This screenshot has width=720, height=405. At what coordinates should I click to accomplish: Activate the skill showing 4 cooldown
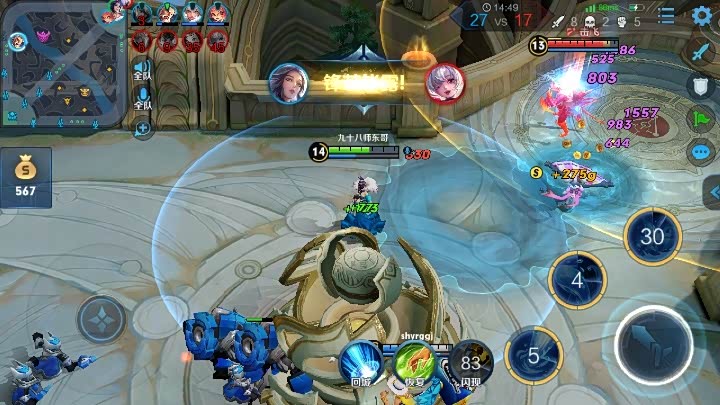click(577, 281)
